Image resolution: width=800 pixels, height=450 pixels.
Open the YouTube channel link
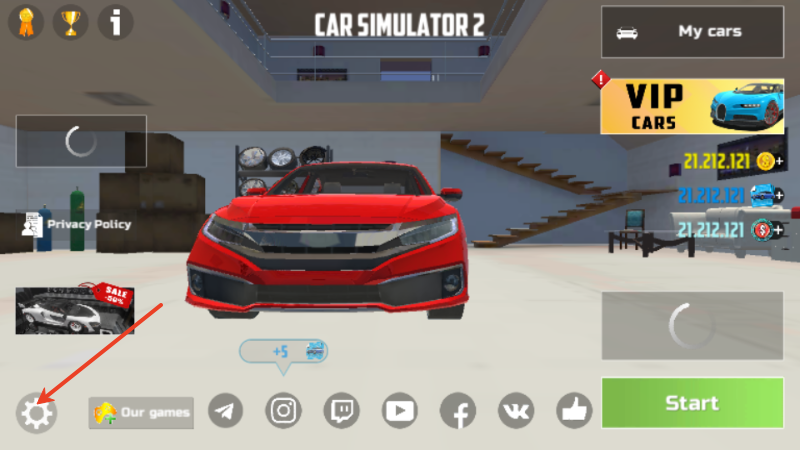(x=400, y=410)
